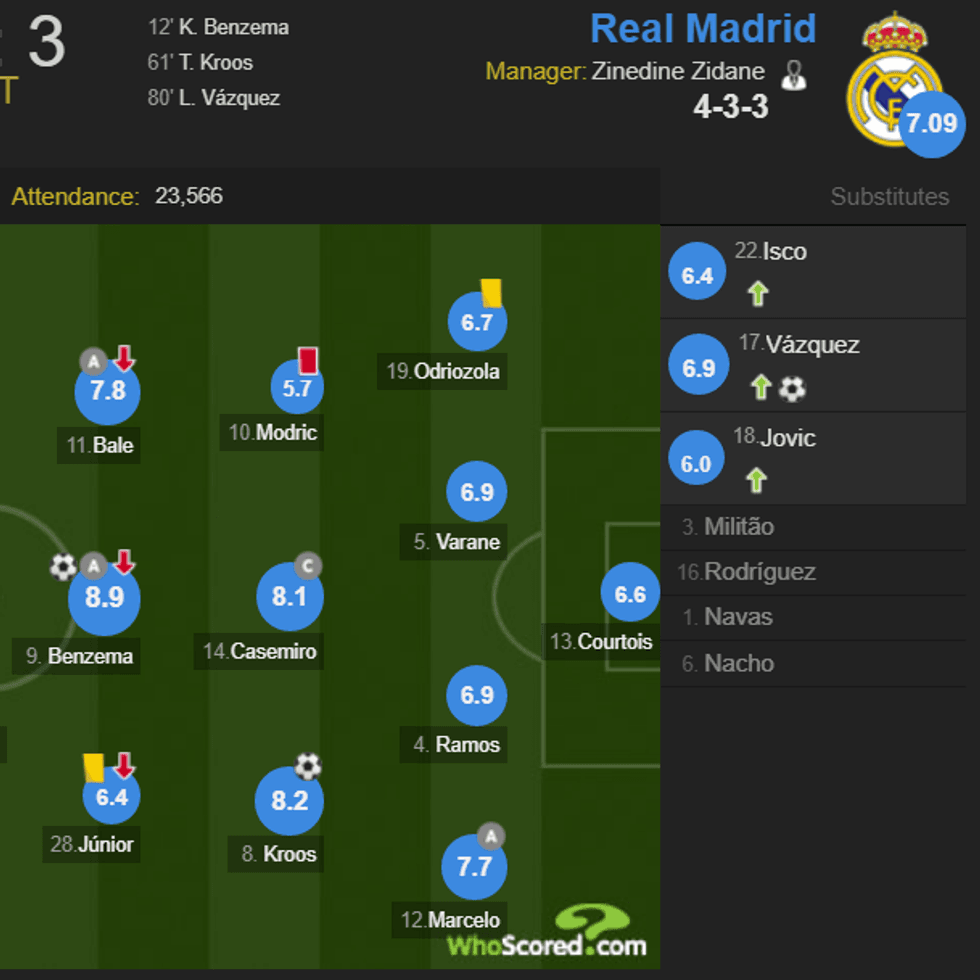Select goalkeeper Courtois's 6.6 rating
This screenshot has width=980, height=980.
point(630,594)
